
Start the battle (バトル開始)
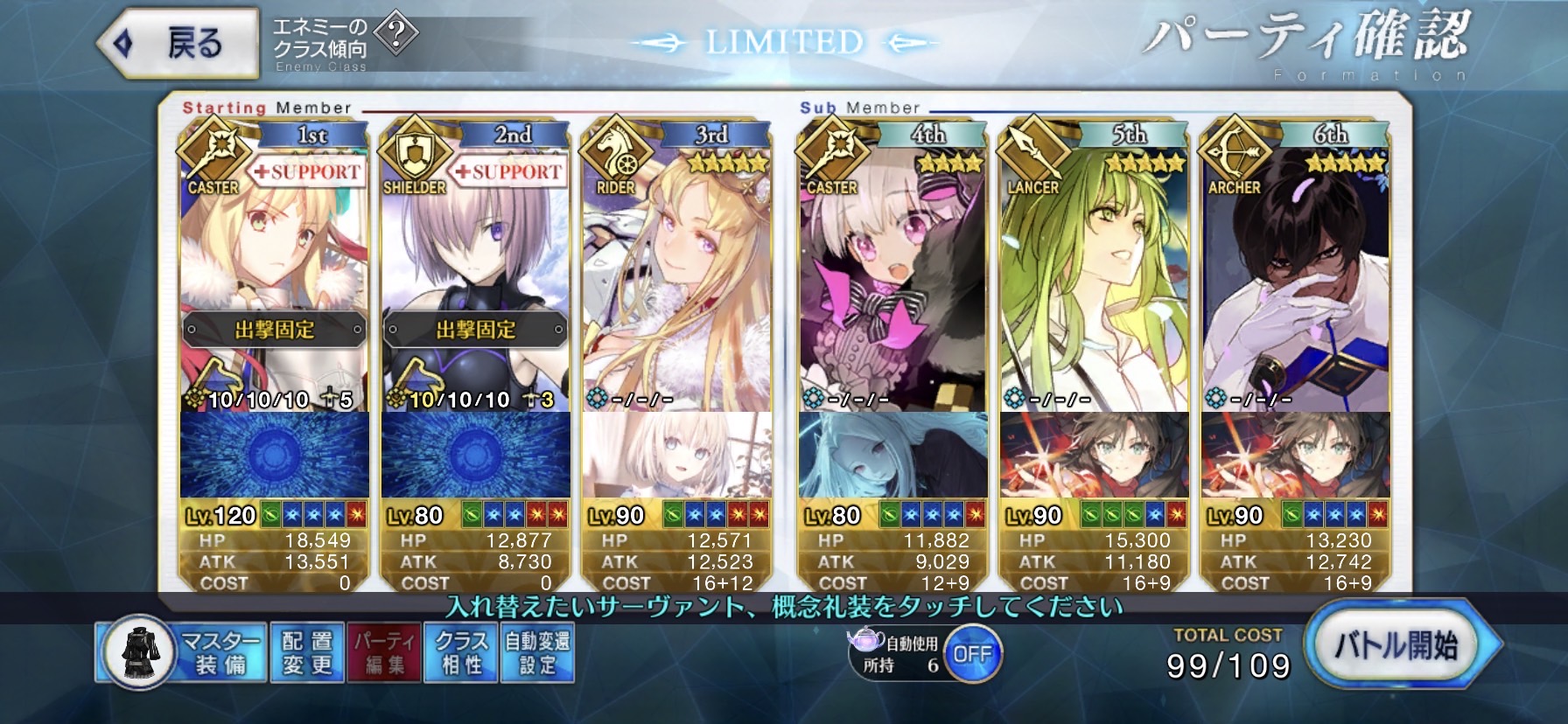pos(1396,646)
